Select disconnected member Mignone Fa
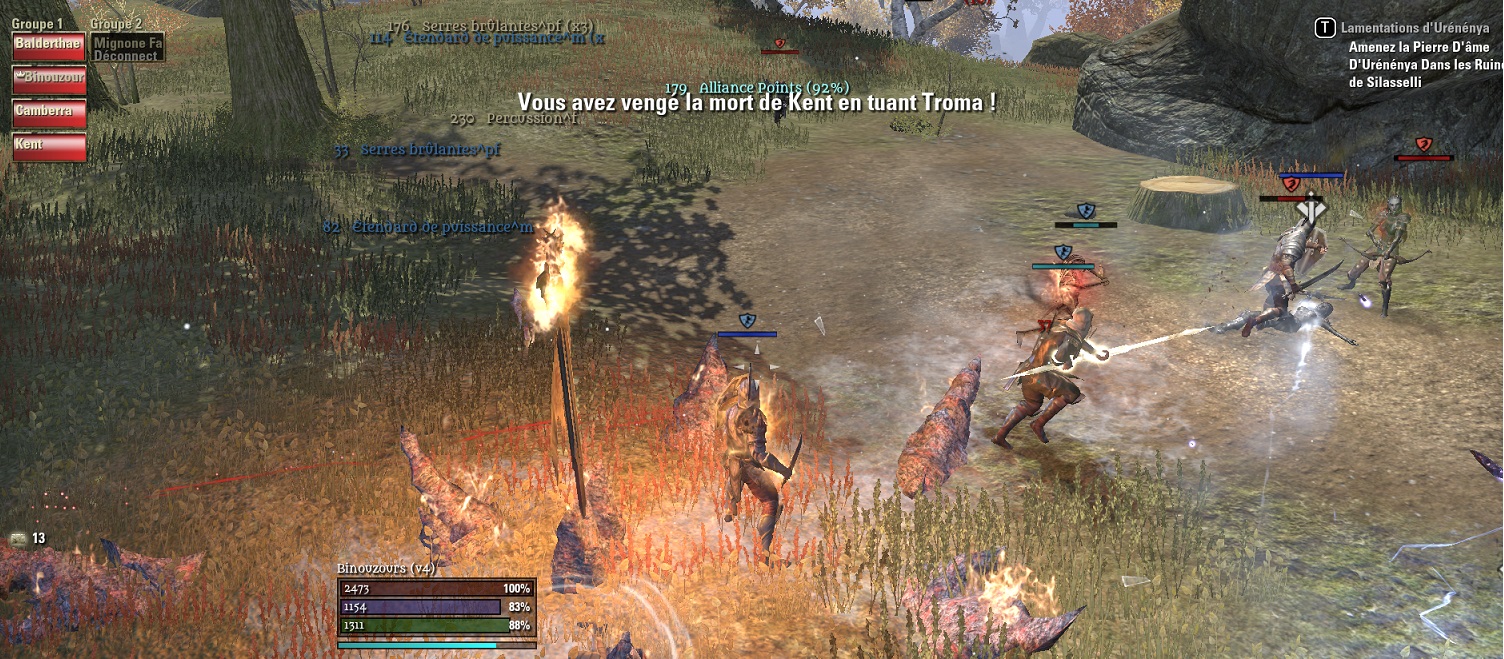The image size is (1504, 659). point(127,47)
